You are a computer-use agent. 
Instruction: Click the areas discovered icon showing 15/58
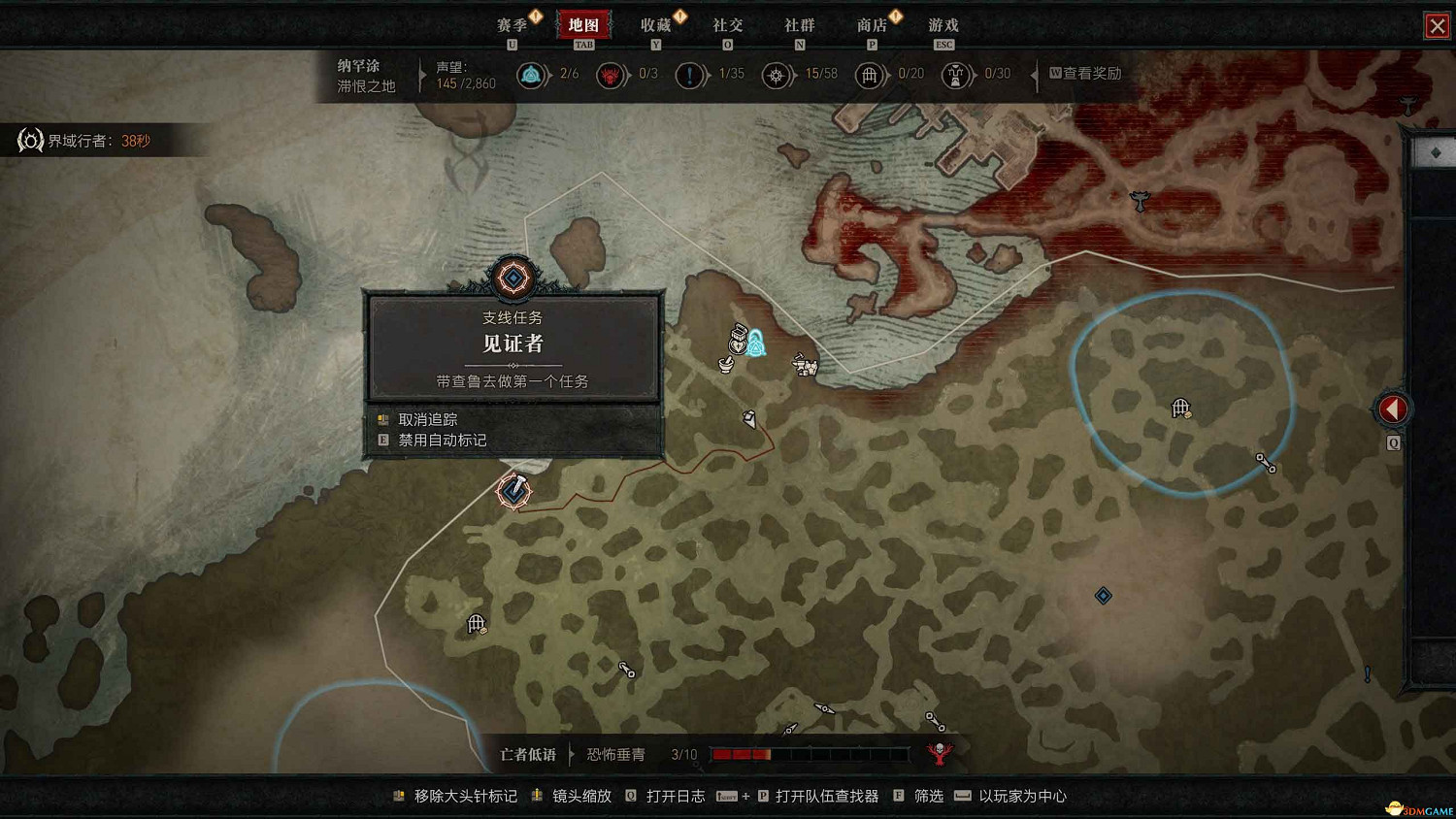[777, 75]
